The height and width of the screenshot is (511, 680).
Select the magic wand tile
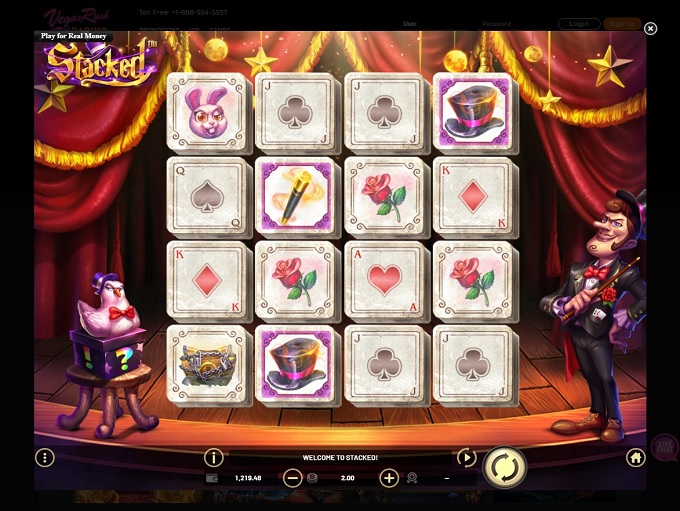295,196
